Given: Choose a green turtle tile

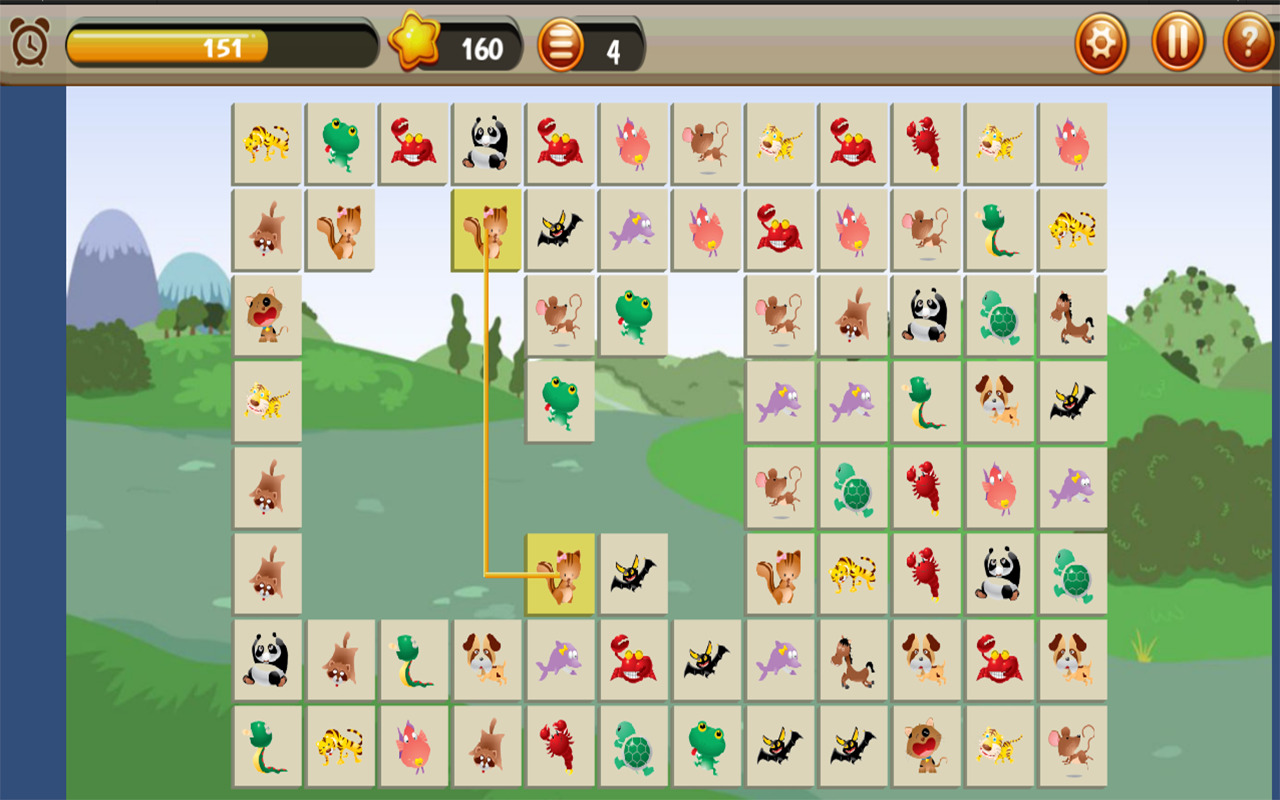Looking at the screenshot, I should point(999,315).
